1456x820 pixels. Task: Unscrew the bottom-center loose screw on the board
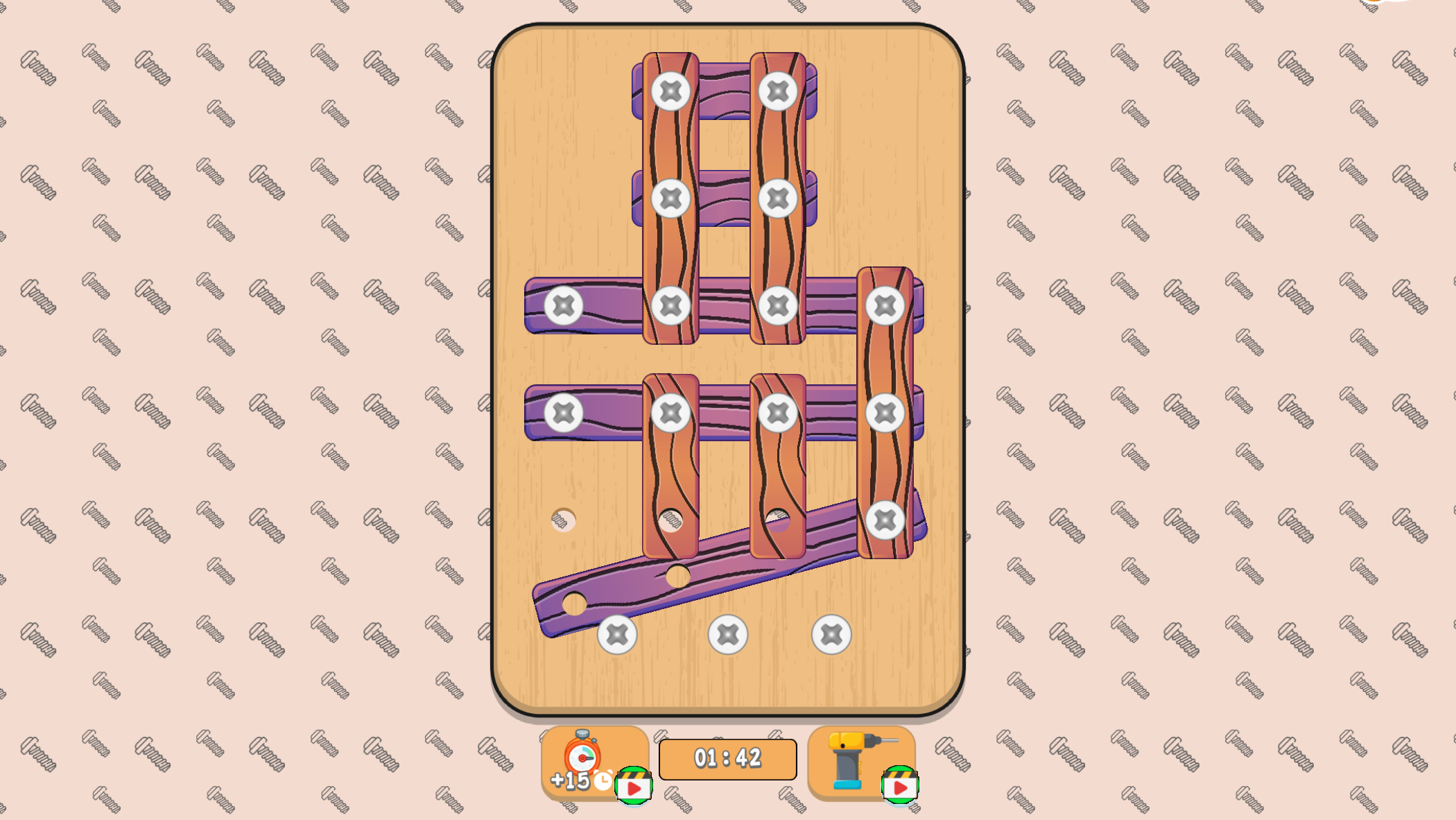pyautogui.click(x=727, y=633)
